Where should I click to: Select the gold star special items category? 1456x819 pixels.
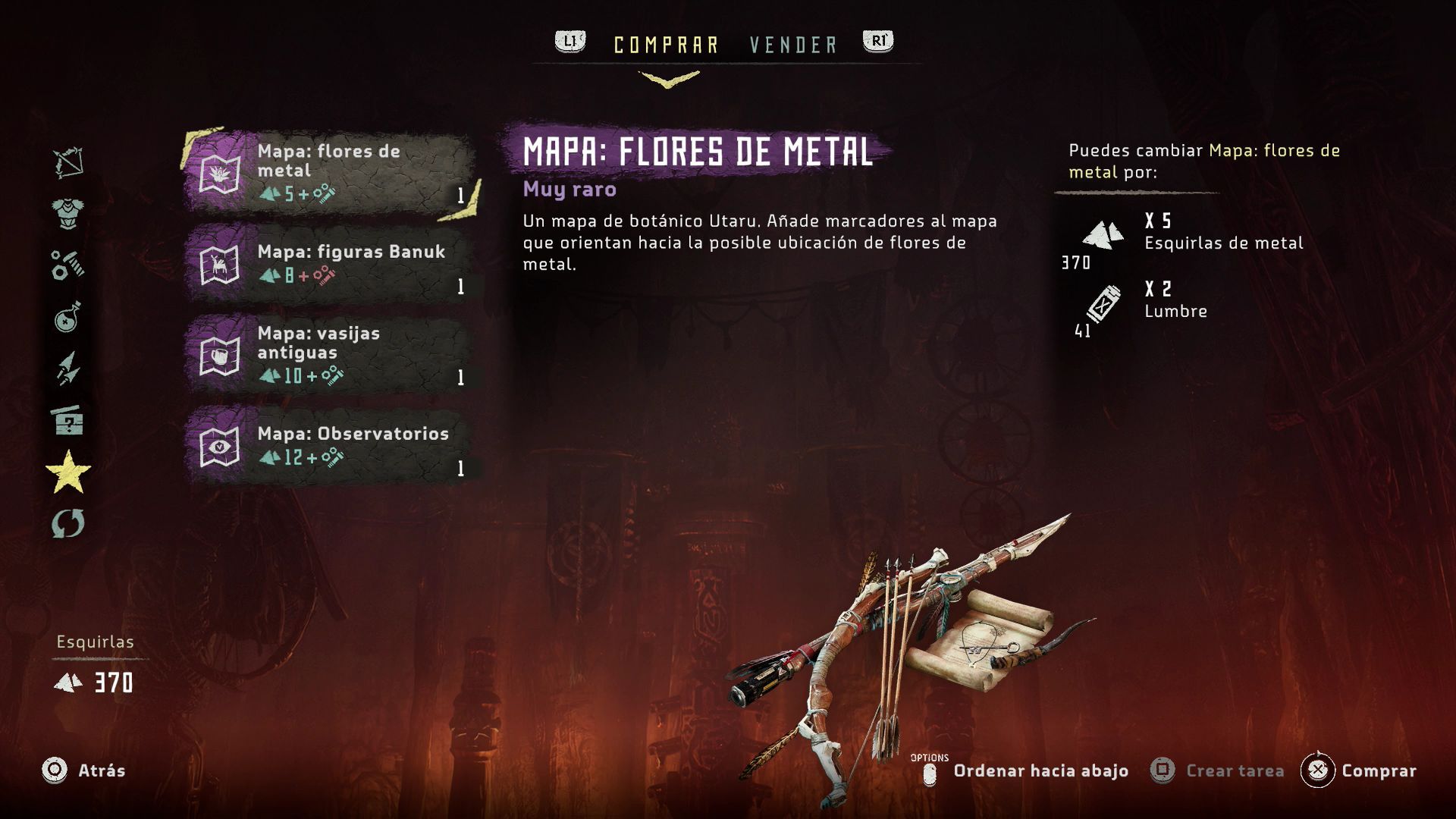68,472
